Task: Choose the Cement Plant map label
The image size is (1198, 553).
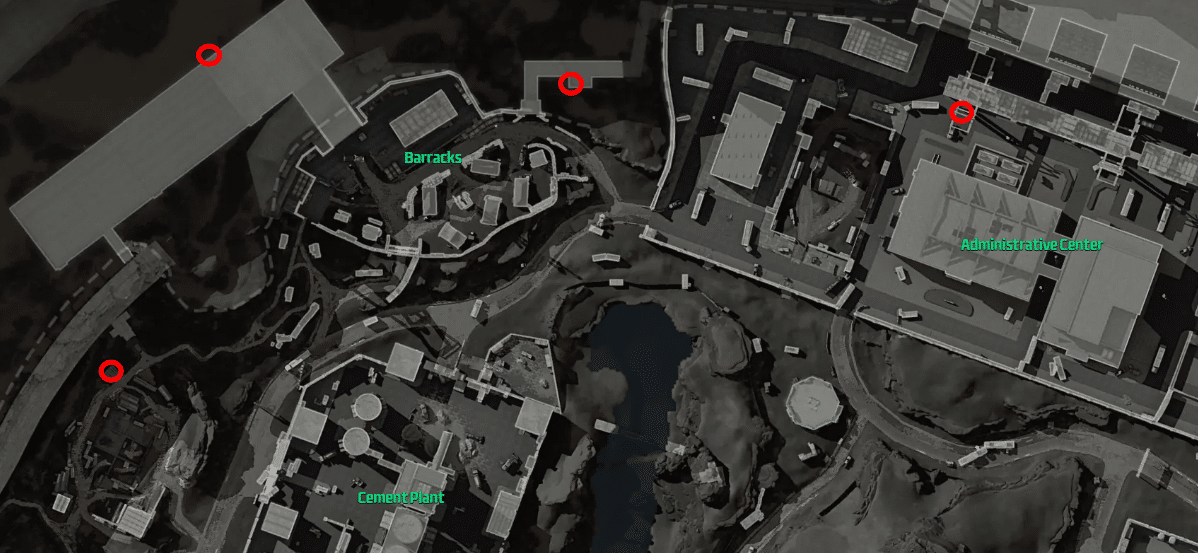Action: [x=400, y=497]
